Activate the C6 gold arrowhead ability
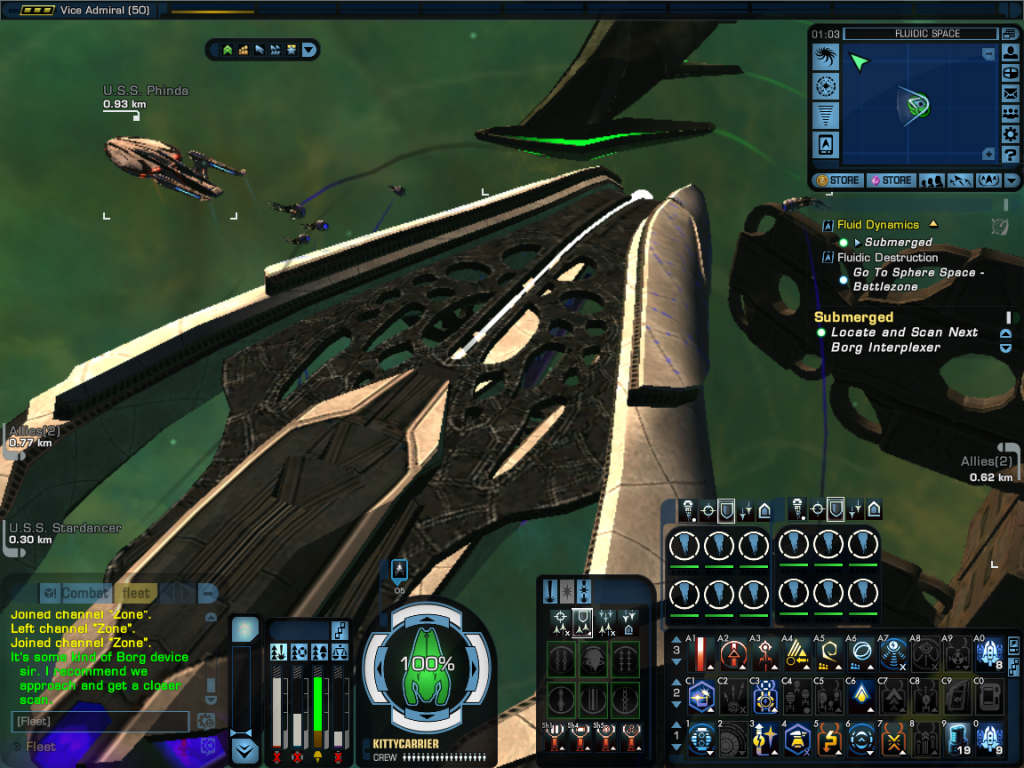The height and width of the screenshot is (768, 1024). 861,696
